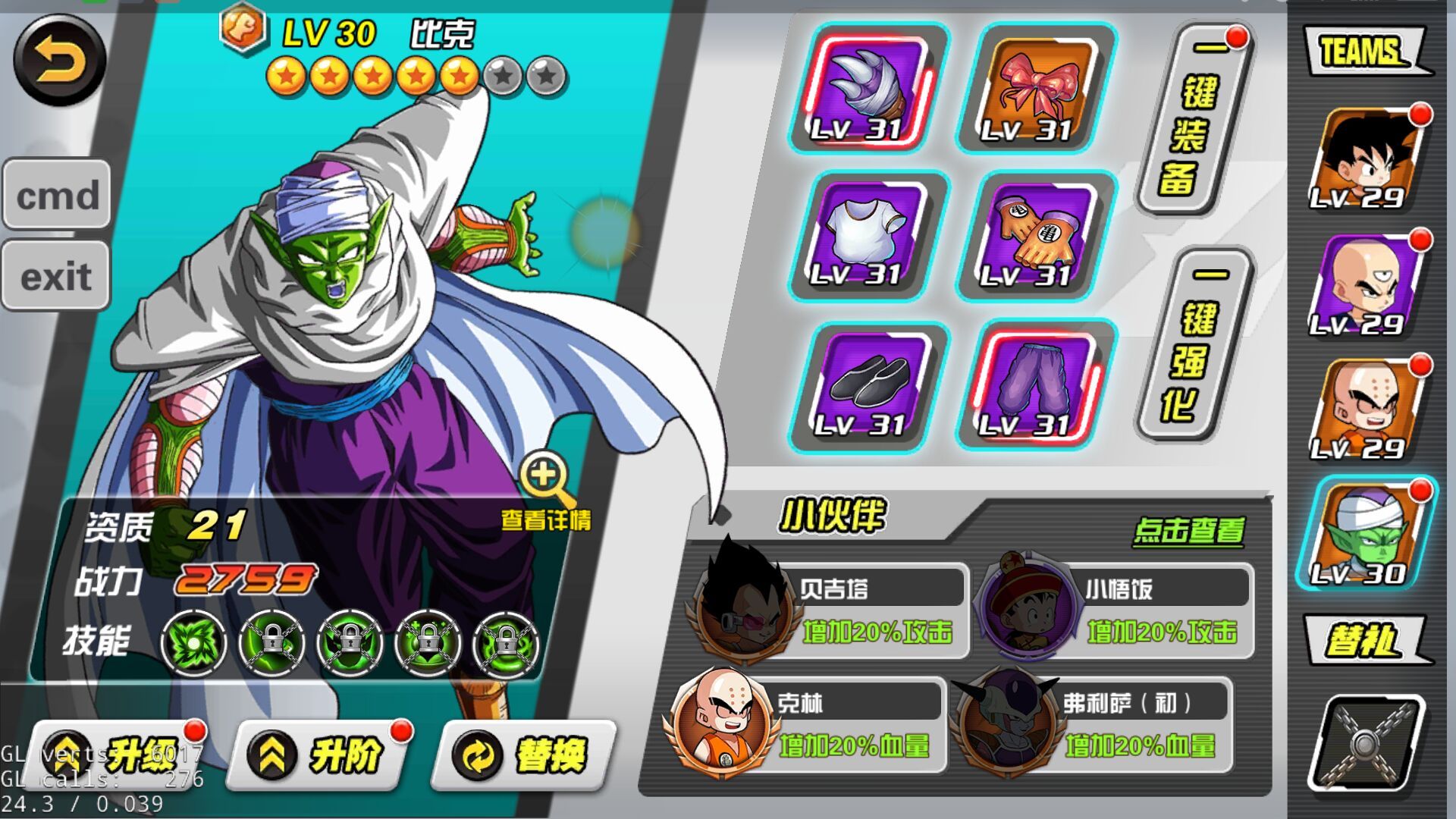View details with the magnifier 查看详情
Image resolution: width=1456 pixels, height=819 pixels.
(546, 489)
